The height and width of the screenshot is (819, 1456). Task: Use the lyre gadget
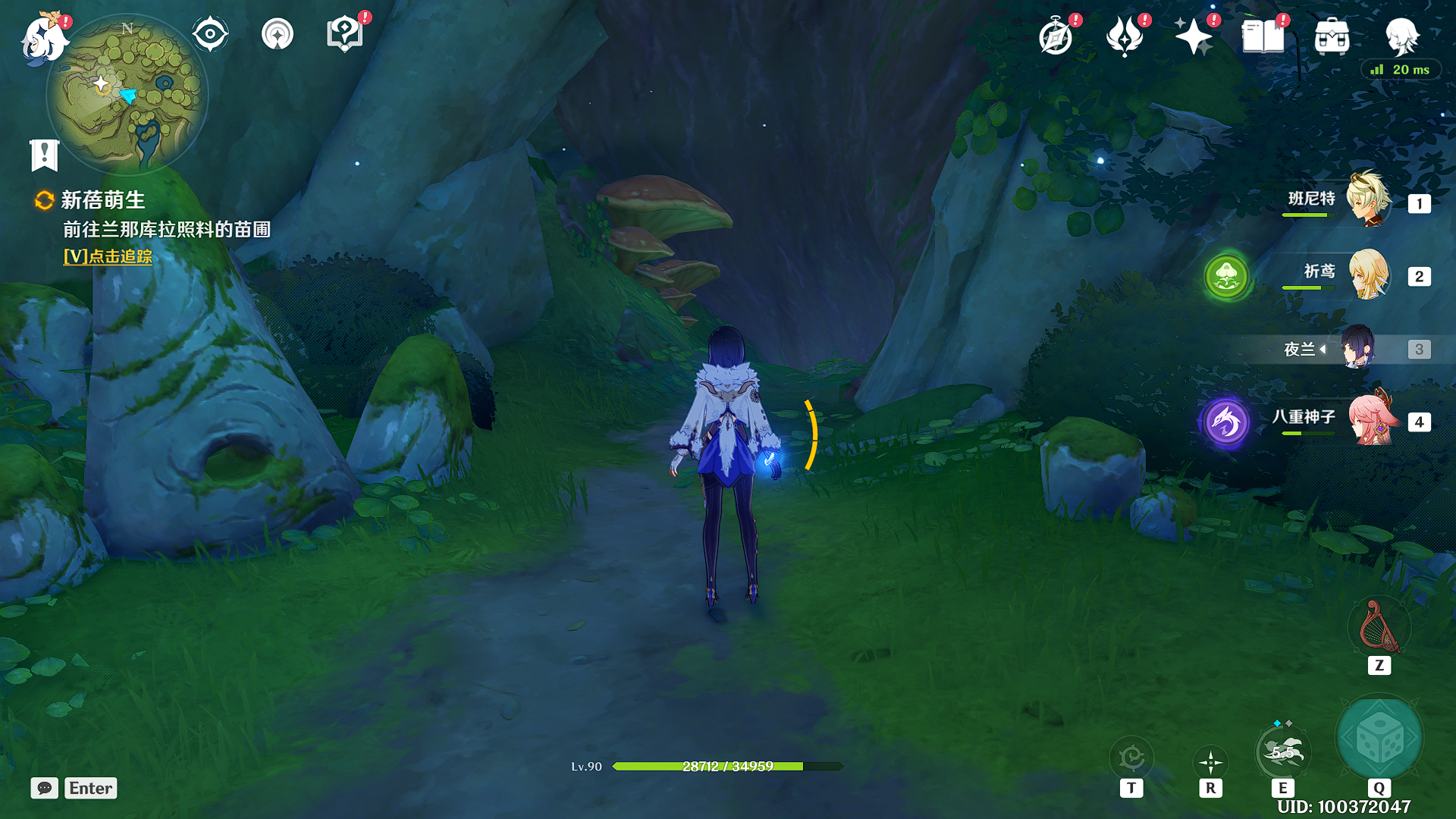coord(1379,628)
